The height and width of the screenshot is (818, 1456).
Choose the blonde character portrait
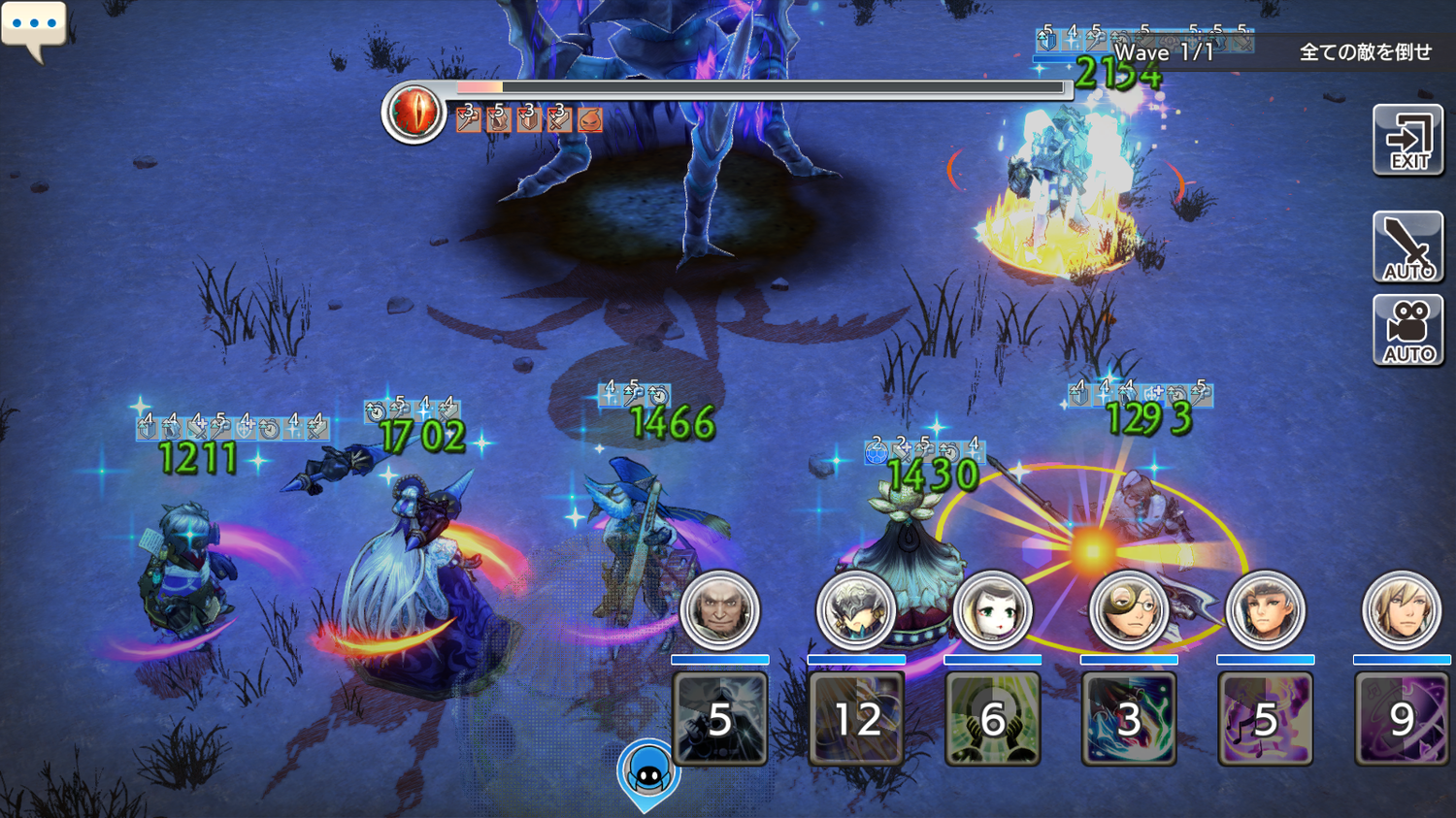click(x=1402, y=610)
